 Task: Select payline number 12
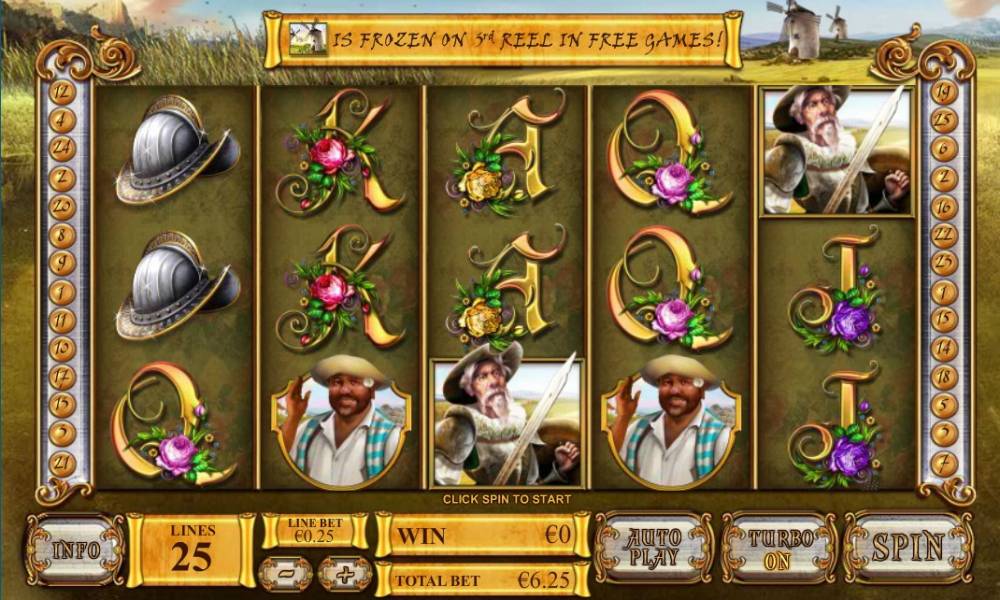[x=62, y=92]
